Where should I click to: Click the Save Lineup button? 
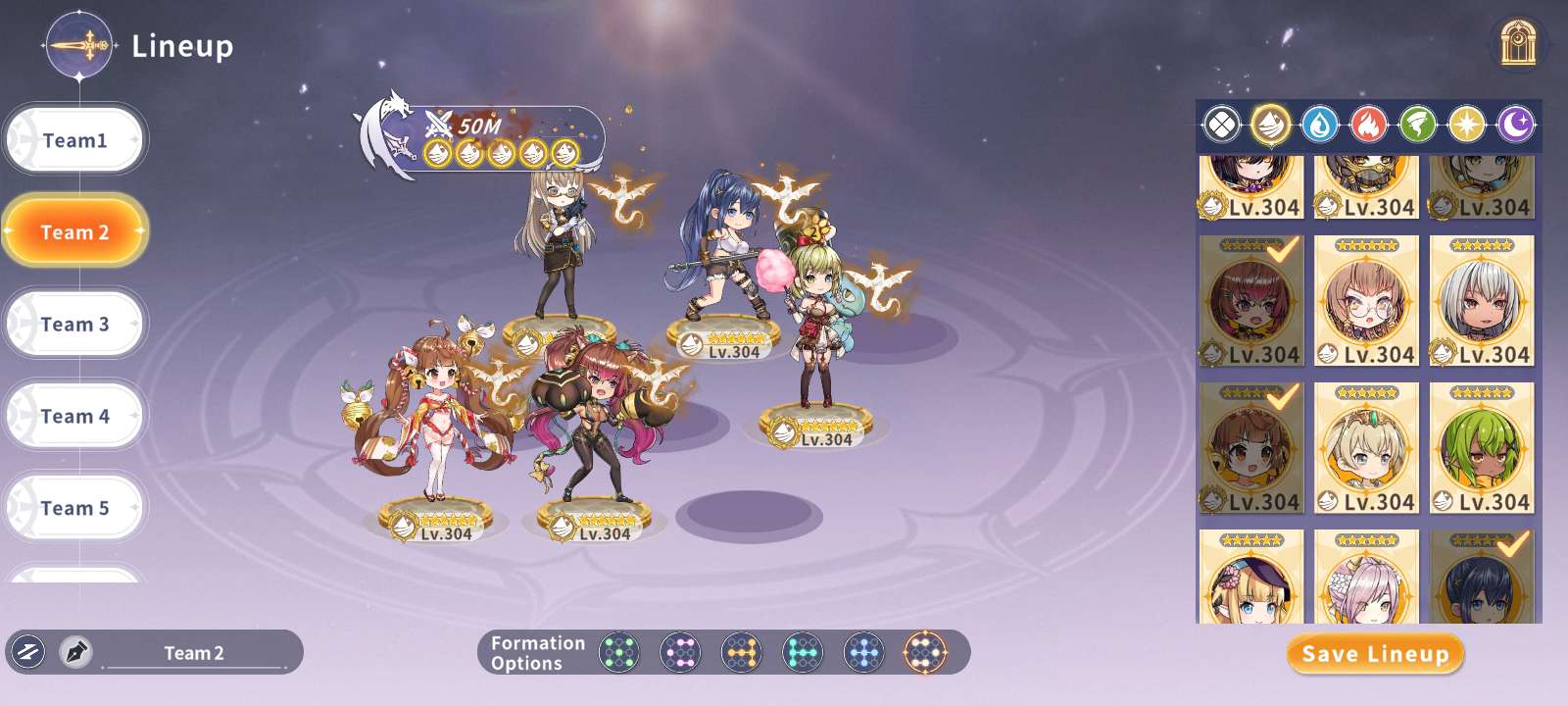(x=1375, y=654)
